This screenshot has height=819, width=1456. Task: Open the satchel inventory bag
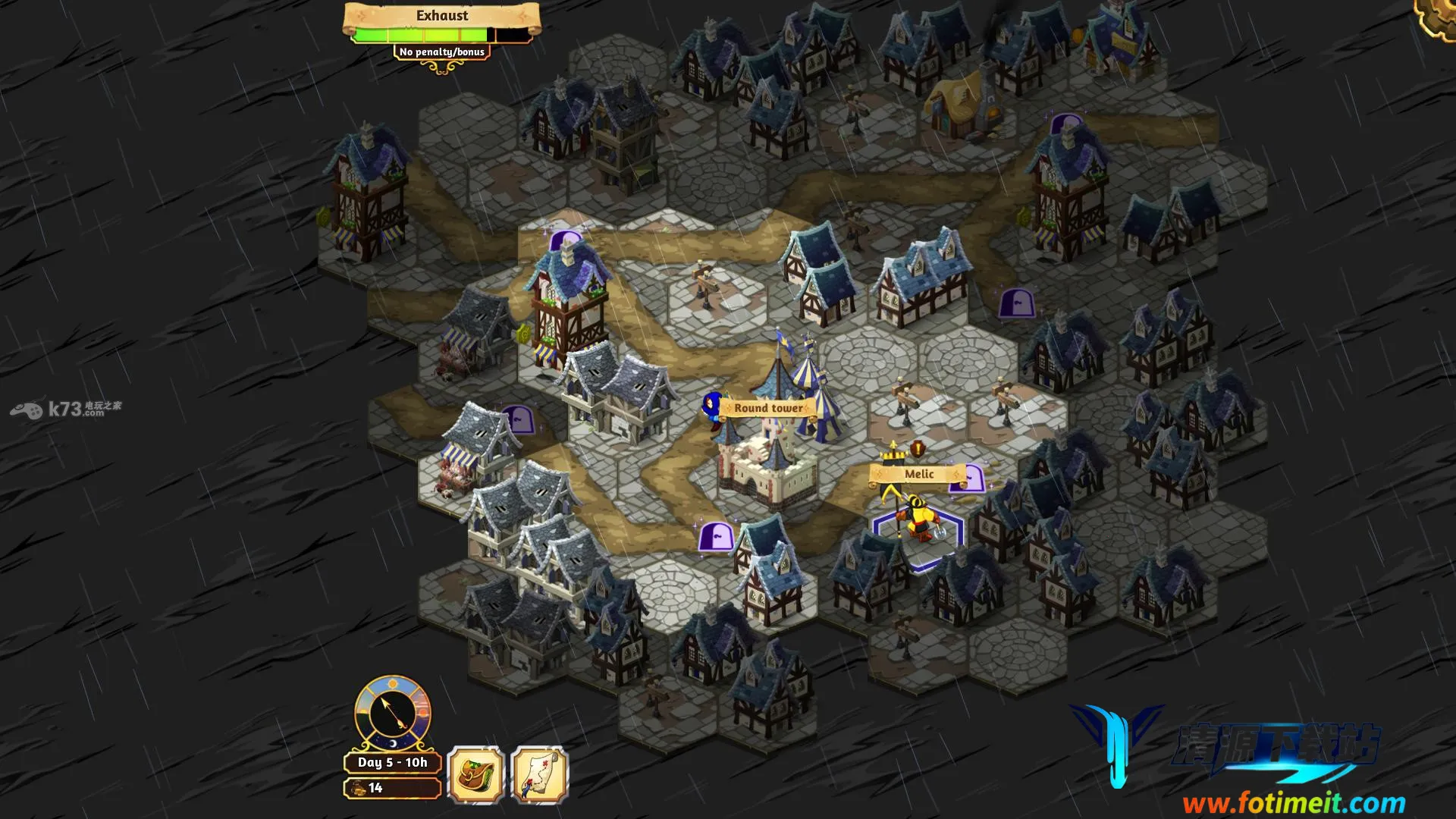475,774
